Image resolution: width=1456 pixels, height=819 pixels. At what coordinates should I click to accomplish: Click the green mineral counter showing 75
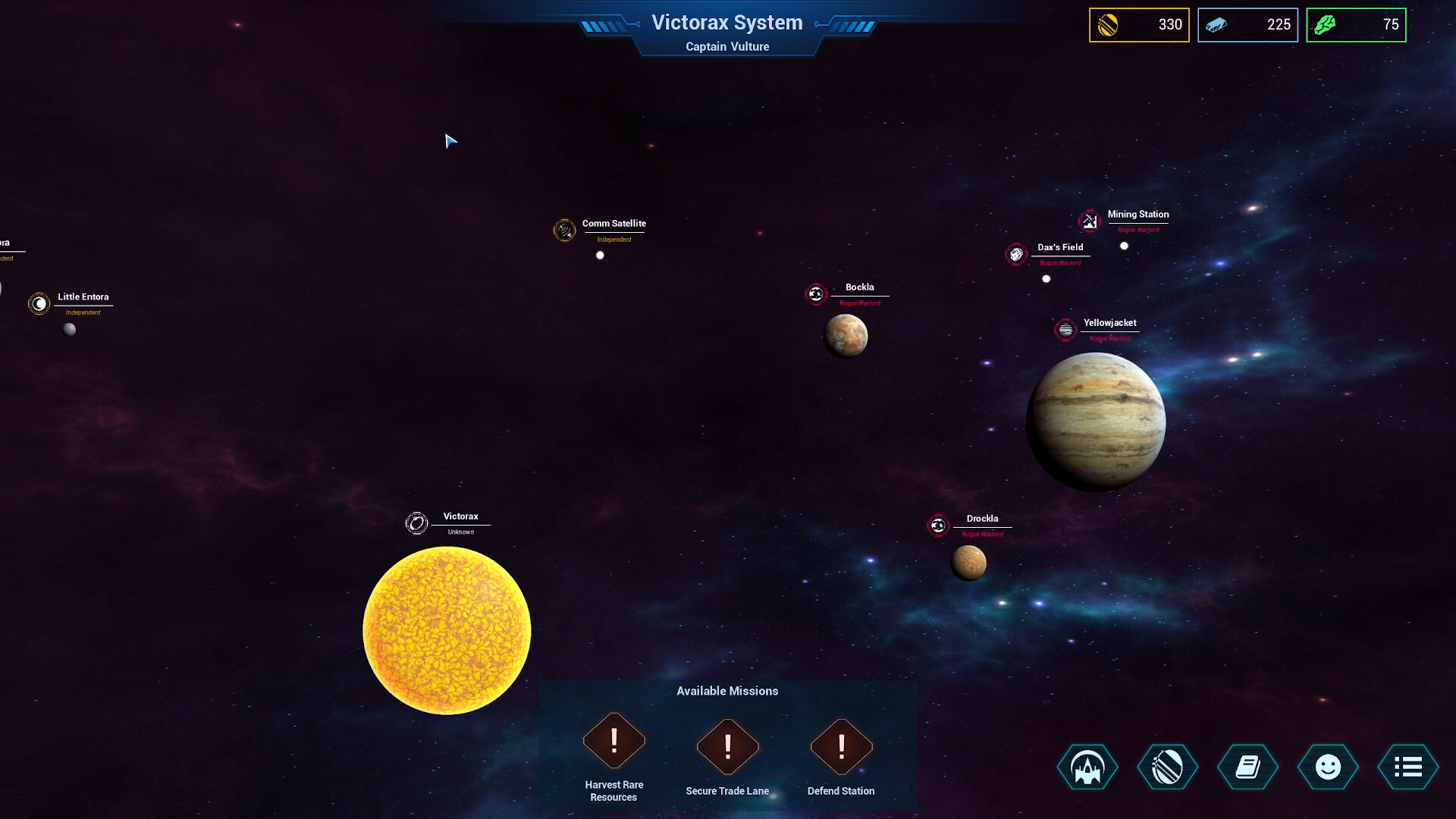point(1356,25)
